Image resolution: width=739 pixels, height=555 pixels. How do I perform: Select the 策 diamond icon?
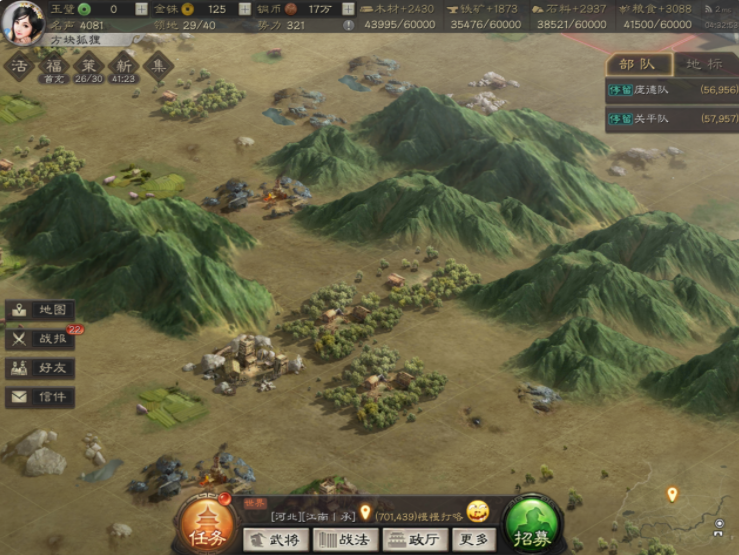(x=88, y=67)
